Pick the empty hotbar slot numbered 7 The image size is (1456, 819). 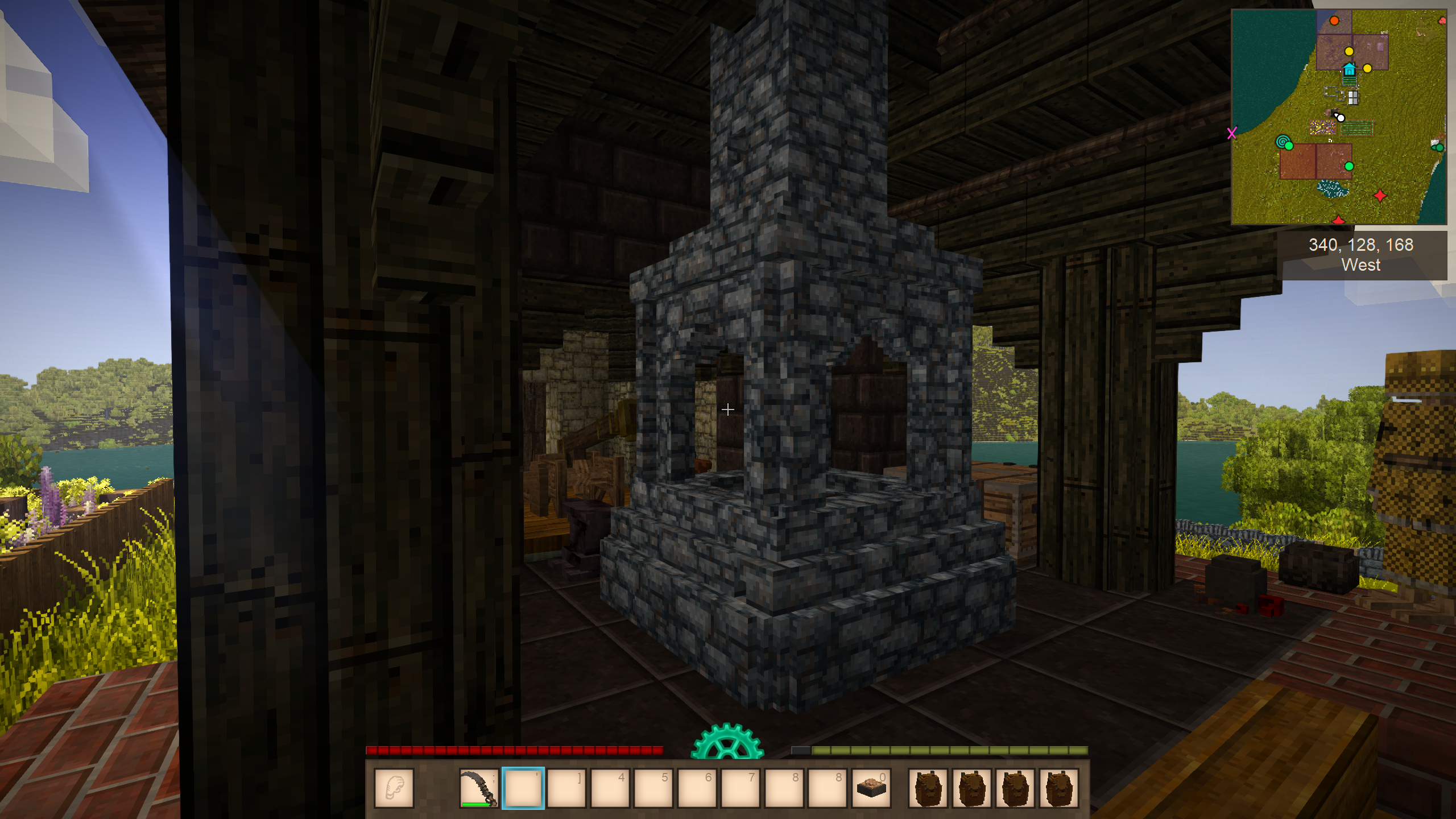[740, 788]
